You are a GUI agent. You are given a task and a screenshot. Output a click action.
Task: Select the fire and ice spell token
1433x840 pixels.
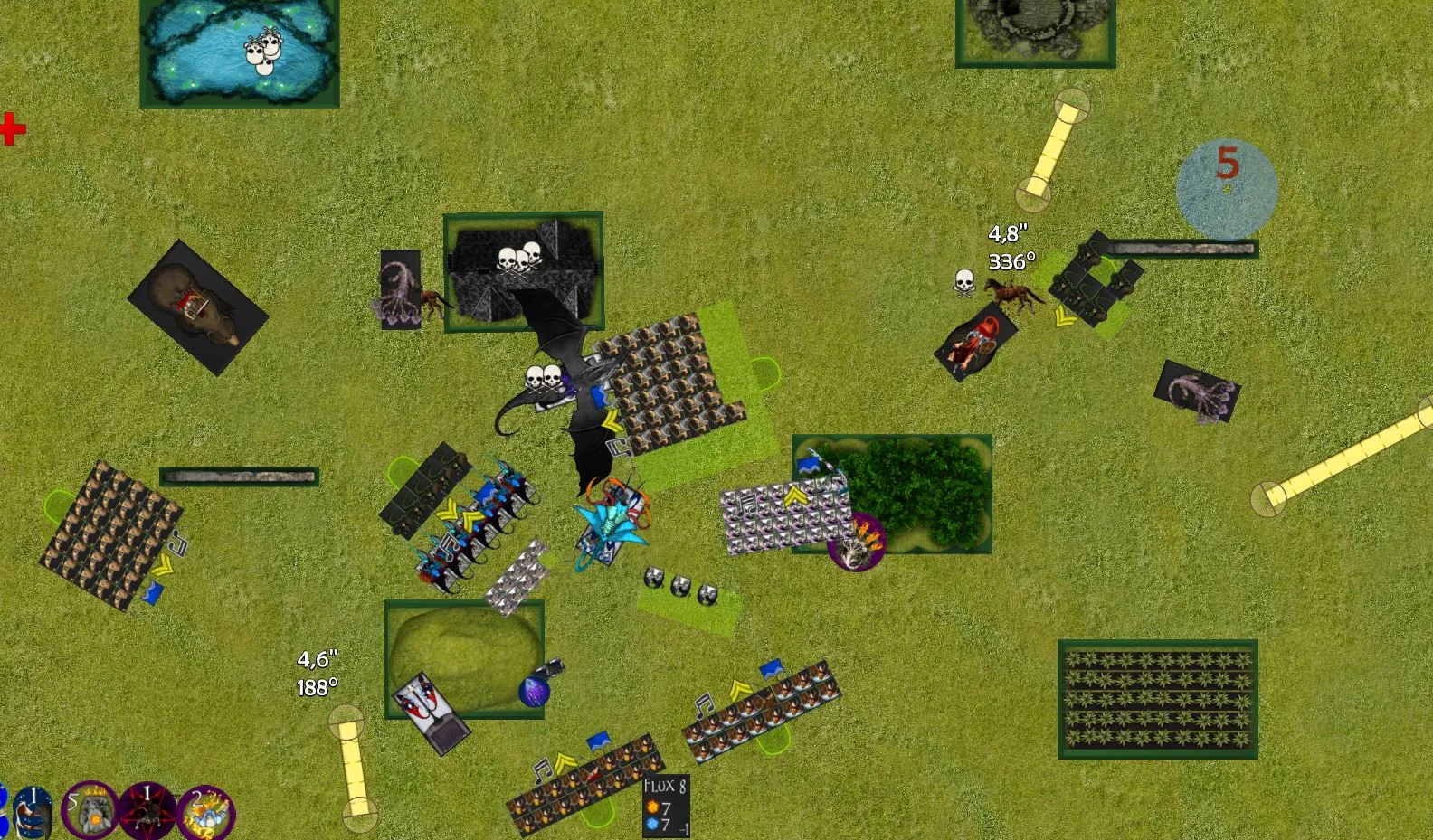point(207,813)
